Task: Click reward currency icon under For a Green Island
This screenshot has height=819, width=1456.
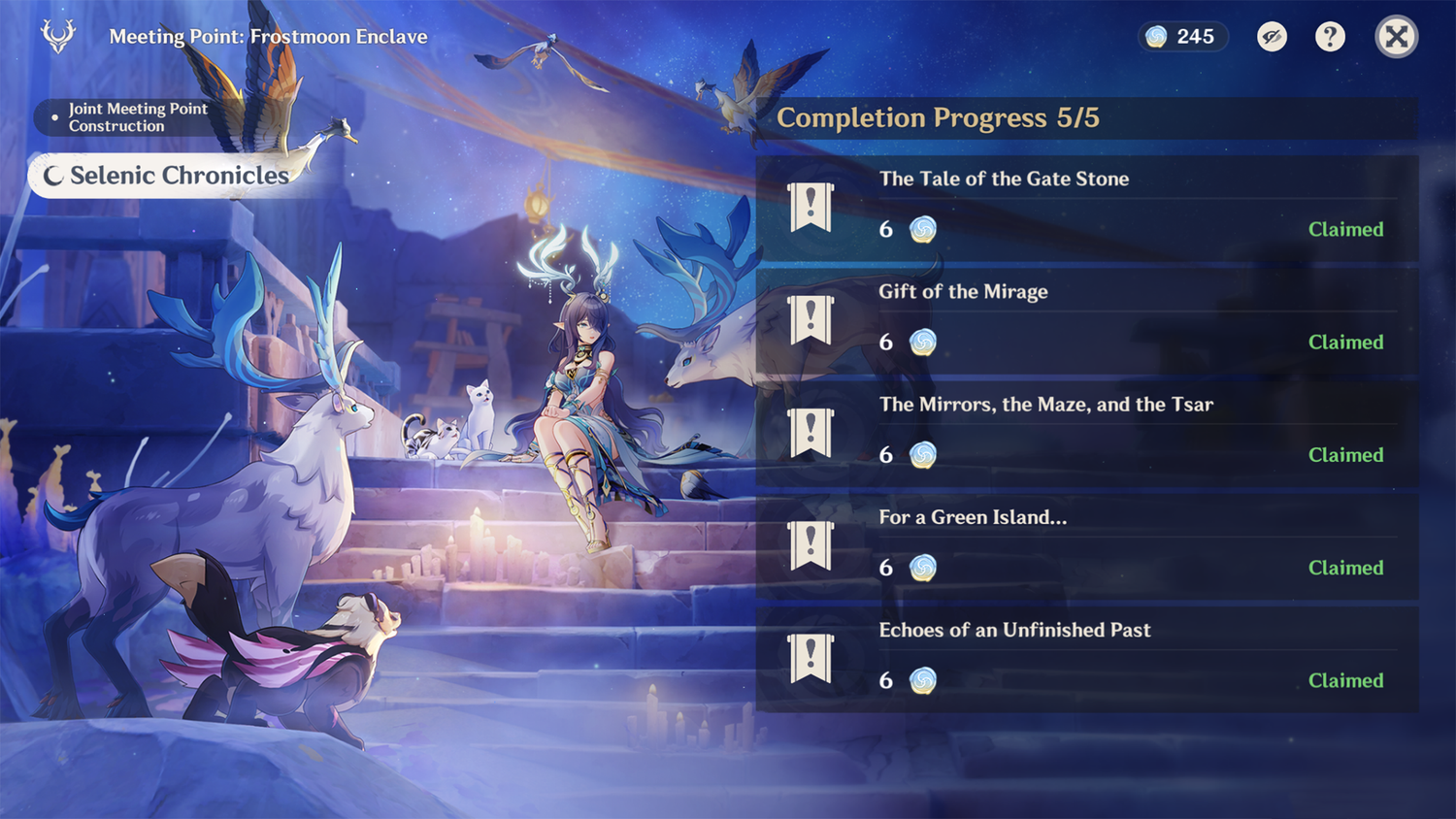Action: 922,568
